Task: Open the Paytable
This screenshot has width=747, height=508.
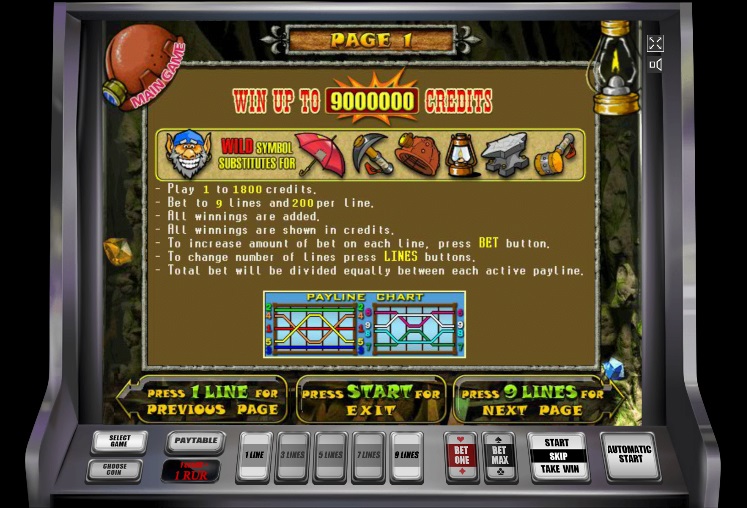Action: (x=194, y=441)
